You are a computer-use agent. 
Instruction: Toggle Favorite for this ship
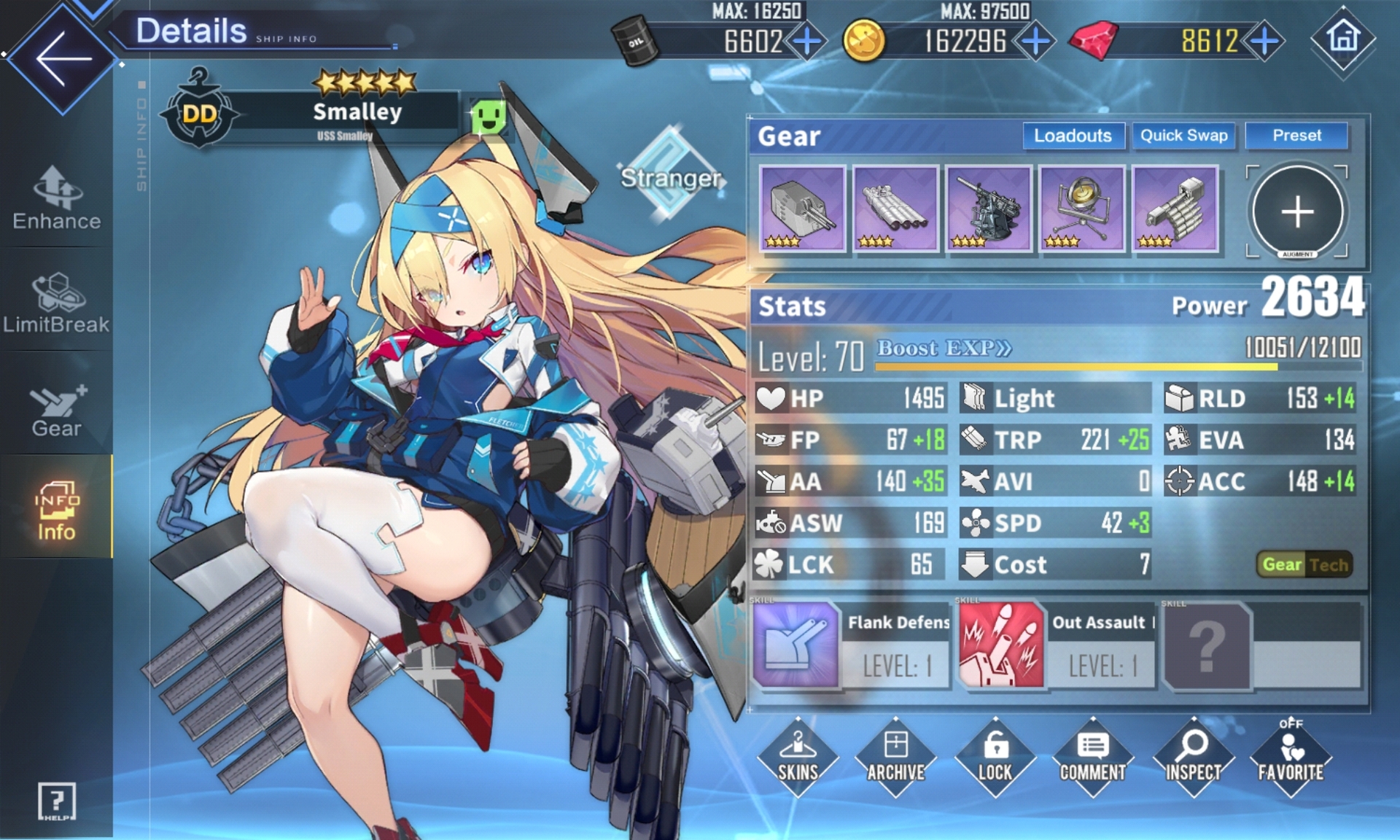click(x=1291, y=758)
